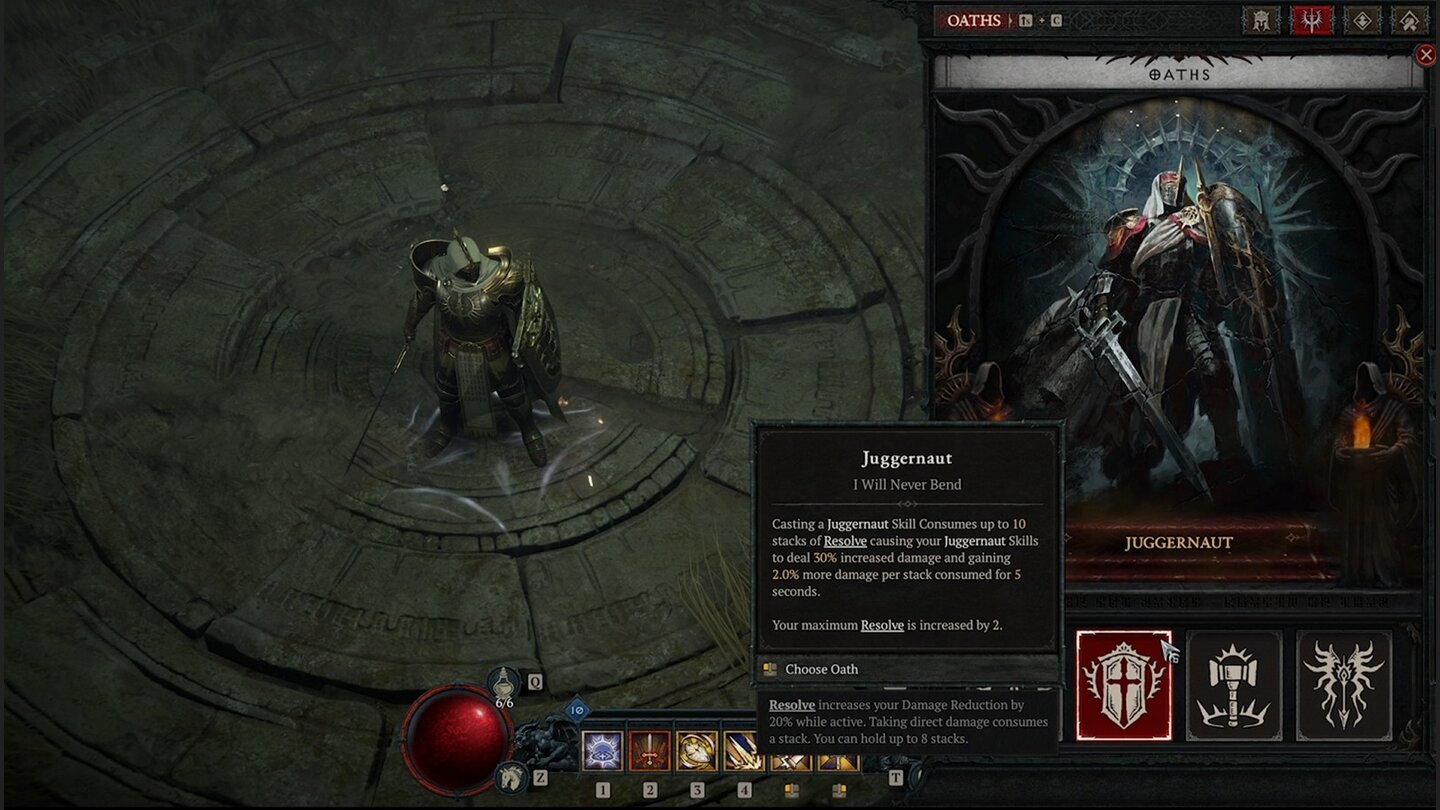1440x810 pixels.
Task: Click the blade burst skill in slot 4
Action: pyautogui.click(x=745, y=750)
